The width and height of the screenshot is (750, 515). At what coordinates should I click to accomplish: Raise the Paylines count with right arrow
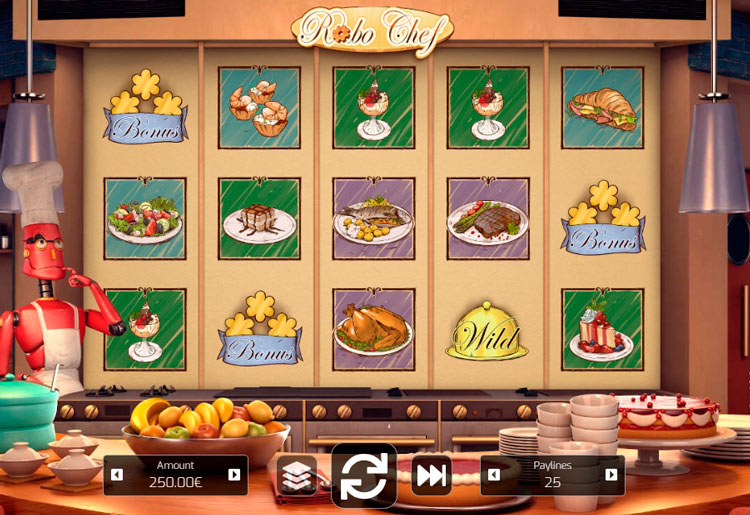click(x=611, y=475)
